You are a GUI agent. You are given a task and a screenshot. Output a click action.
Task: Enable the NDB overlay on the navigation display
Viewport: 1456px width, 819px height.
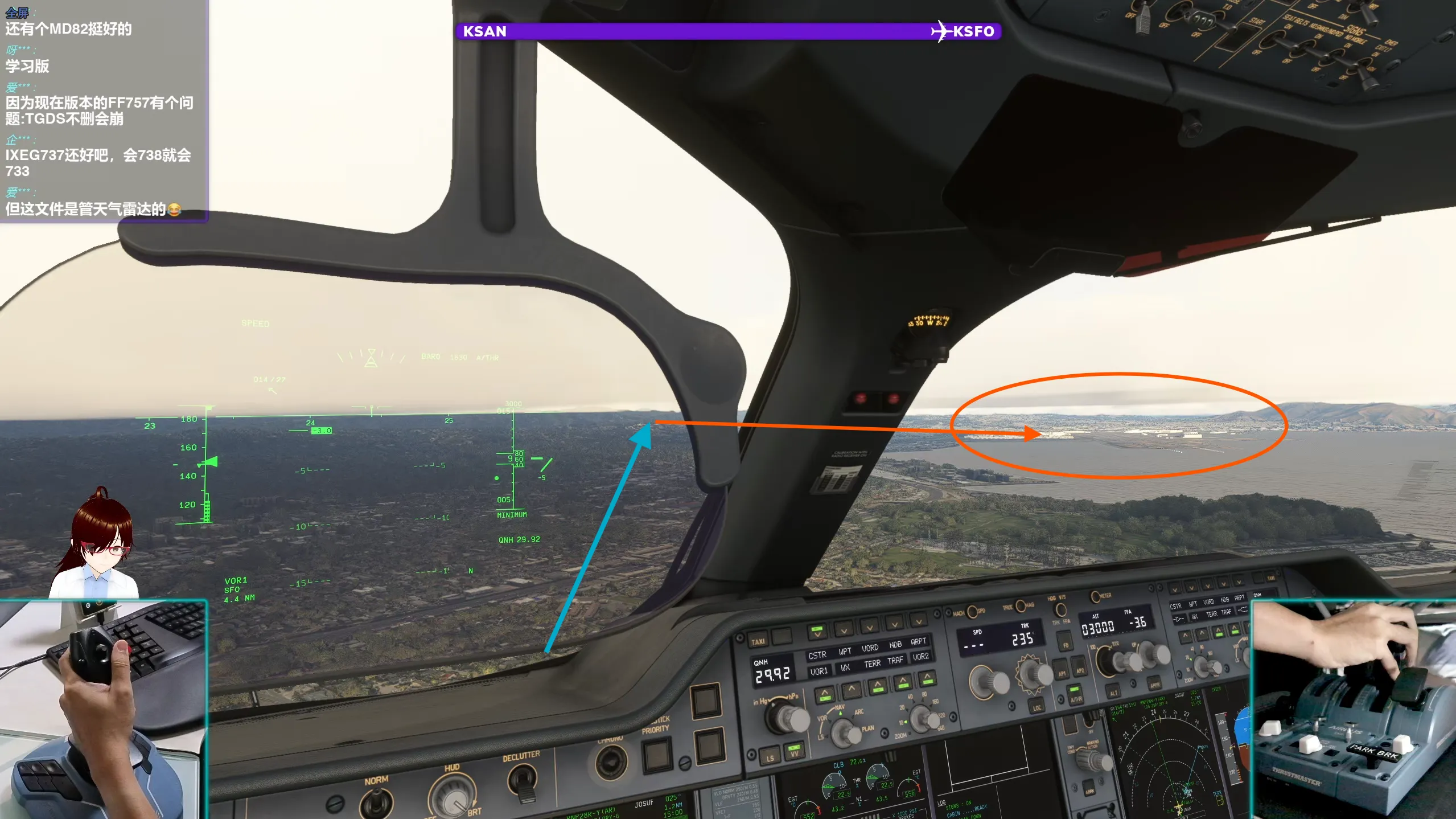coord(895,644)
